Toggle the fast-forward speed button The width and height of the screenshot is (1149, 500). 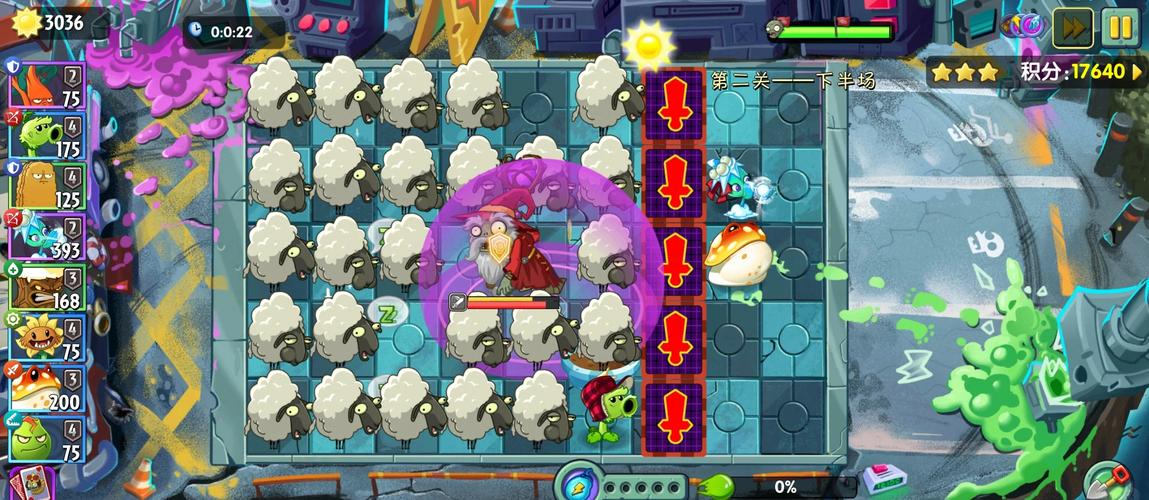pyautogui.click(x=1071, y=27)
